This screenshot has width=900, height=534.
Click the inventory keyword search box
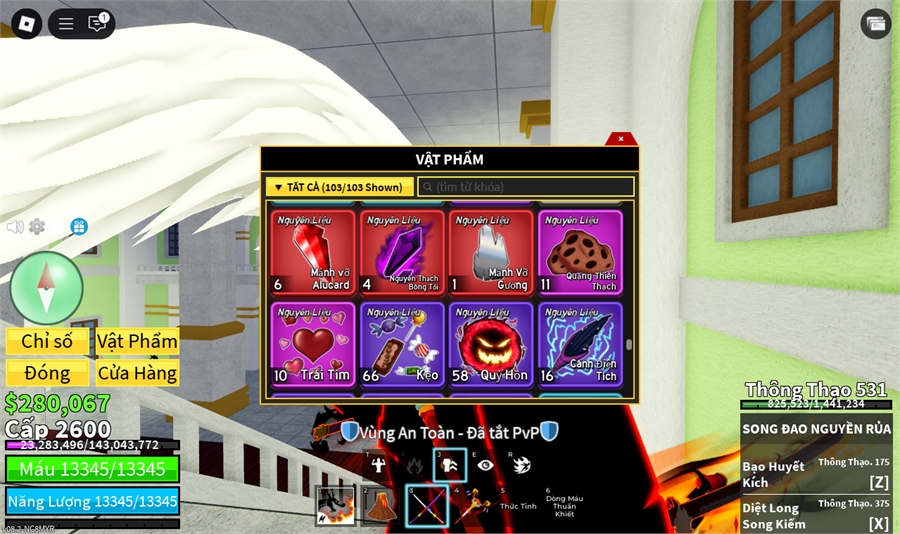click(526, 187)
